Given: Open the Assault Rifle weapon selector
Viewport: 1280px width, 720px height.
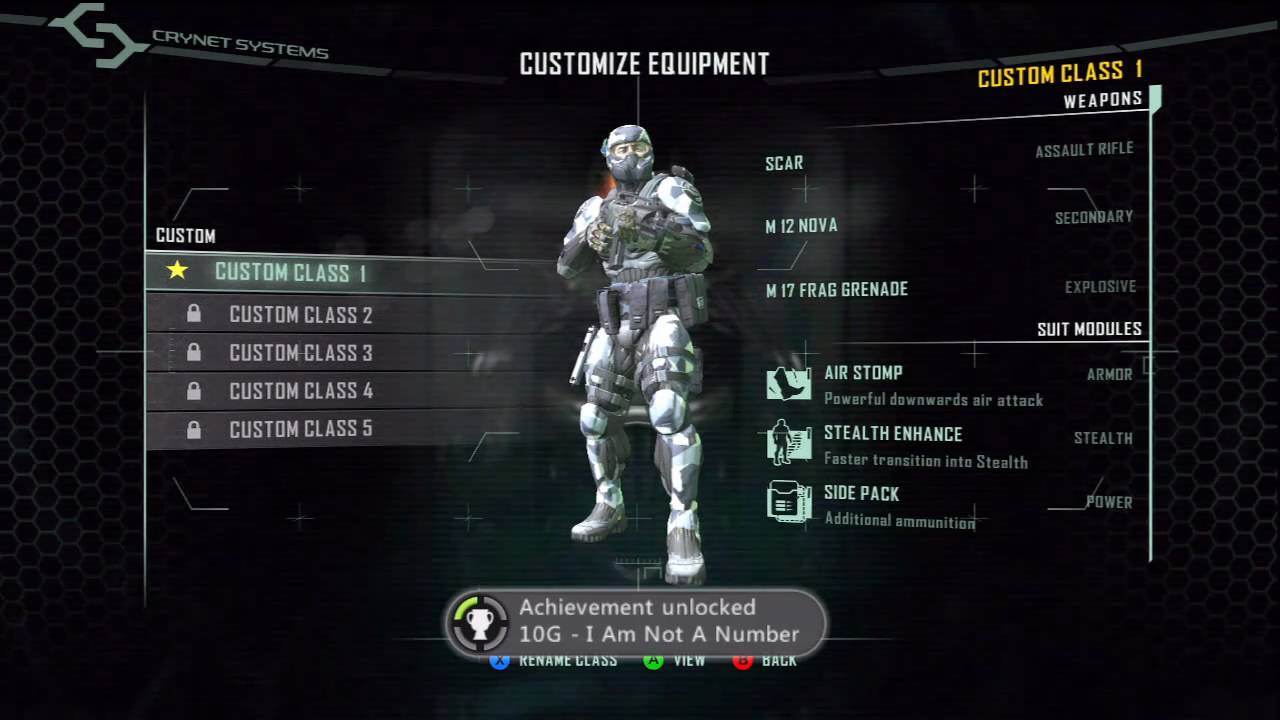Looking at the screenshot, I should [x=1085, y=147].
